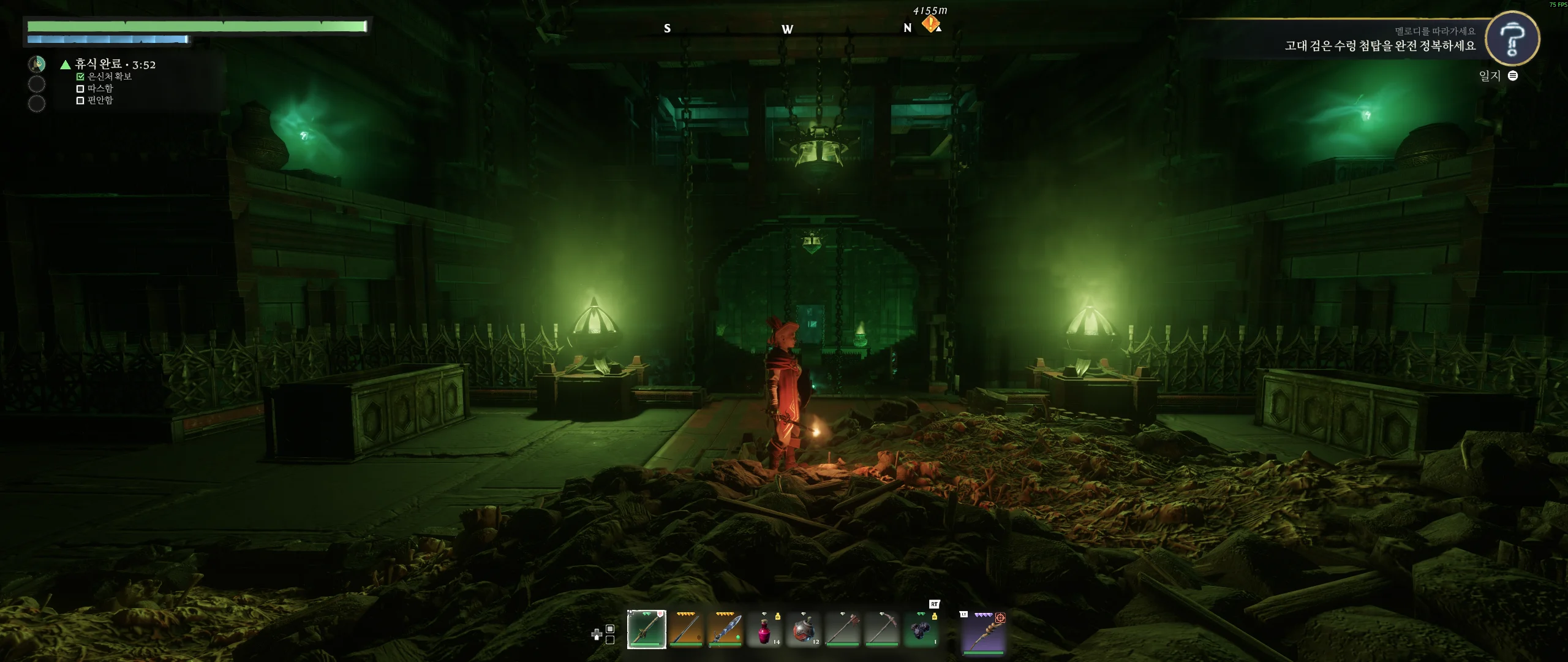Use the pink health potion slot
The width and height of the screenshot is (1568, 662).
click(x=764, y=630)
